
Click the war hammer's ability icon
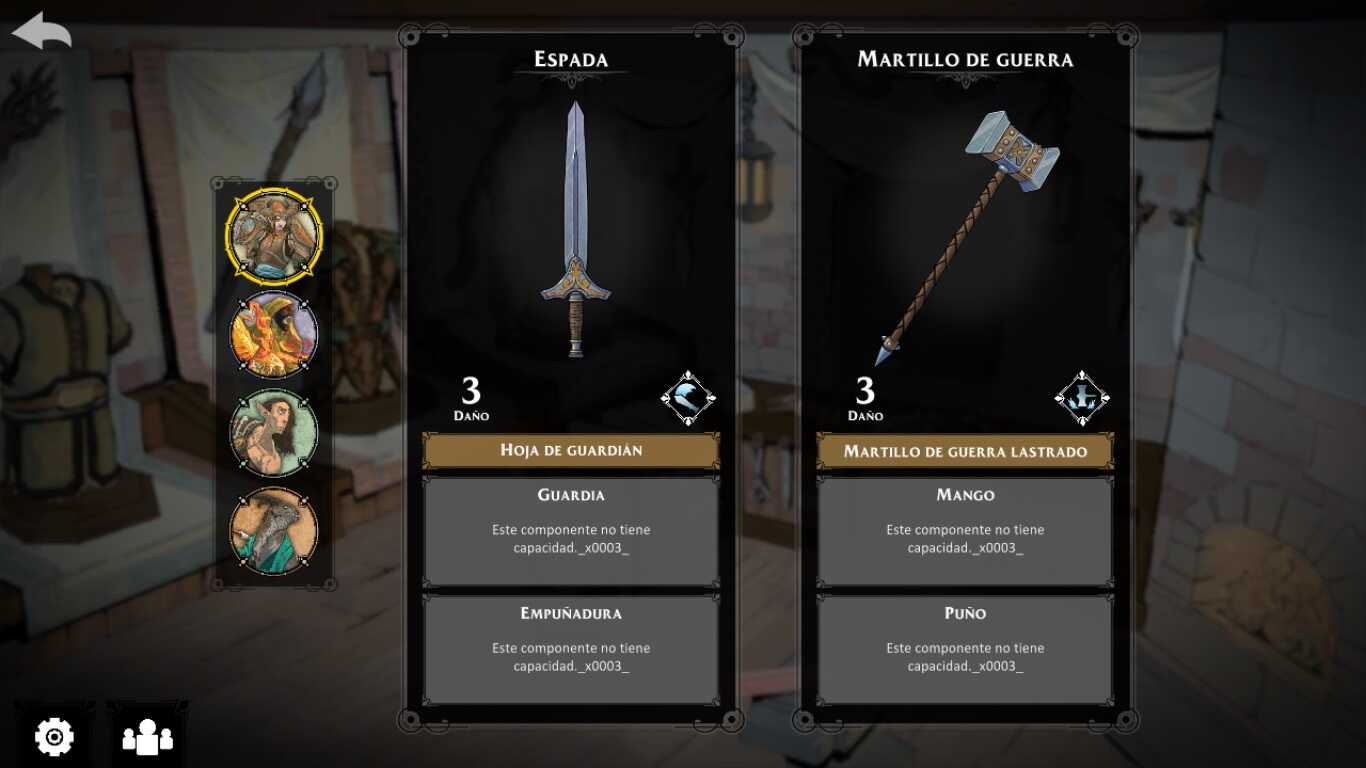click(1082, 398)
